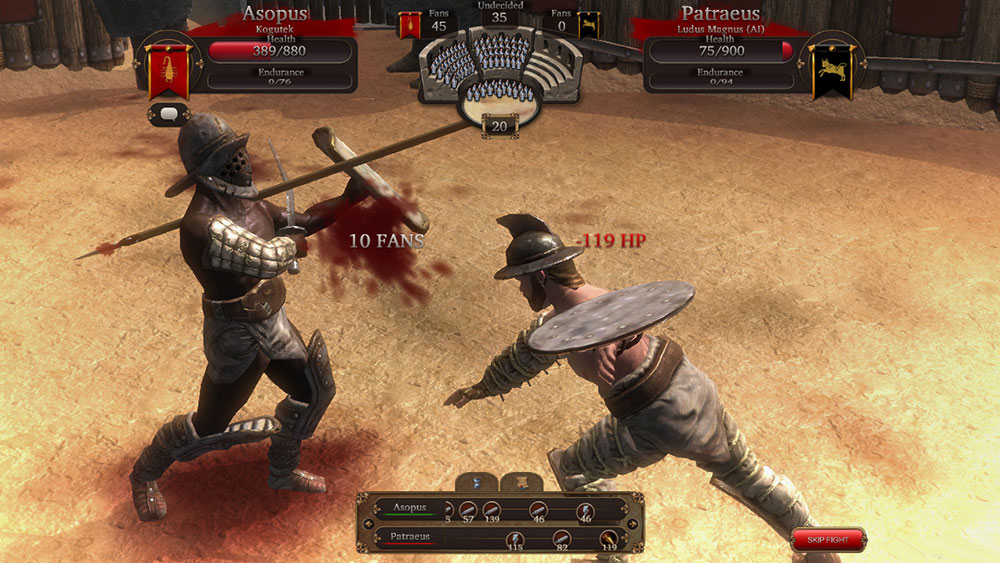1000x563 pixels.
Task: Select the 57 damage hit on Asopus's timeline
Action: pyautogui.click(x=467, y=509)
